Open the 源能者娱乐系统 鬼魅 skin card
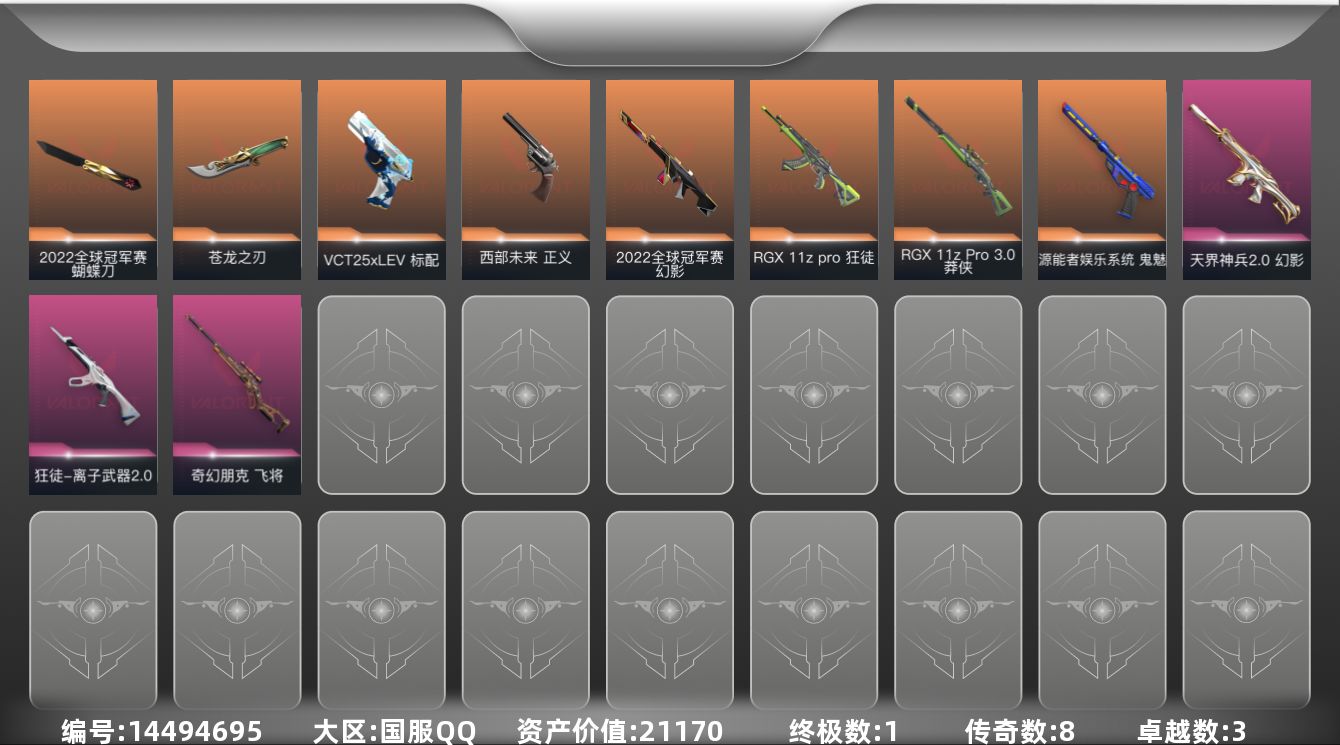The width and height of the screenshot is (1340, 745). 1101,180
